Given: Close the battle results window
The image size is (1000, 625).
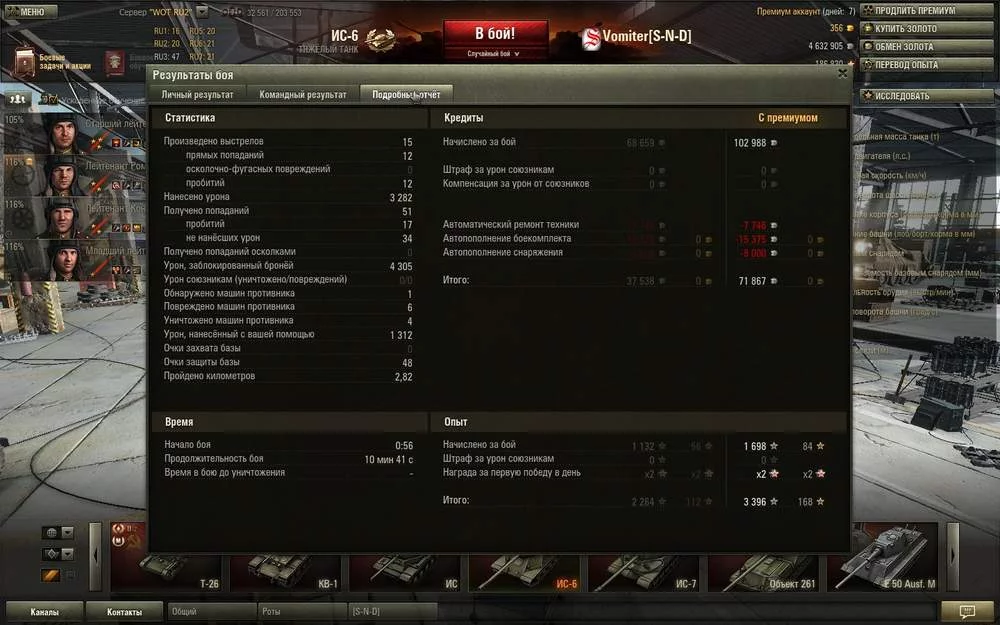Looking at the screenshot, I should pos(842,73).
